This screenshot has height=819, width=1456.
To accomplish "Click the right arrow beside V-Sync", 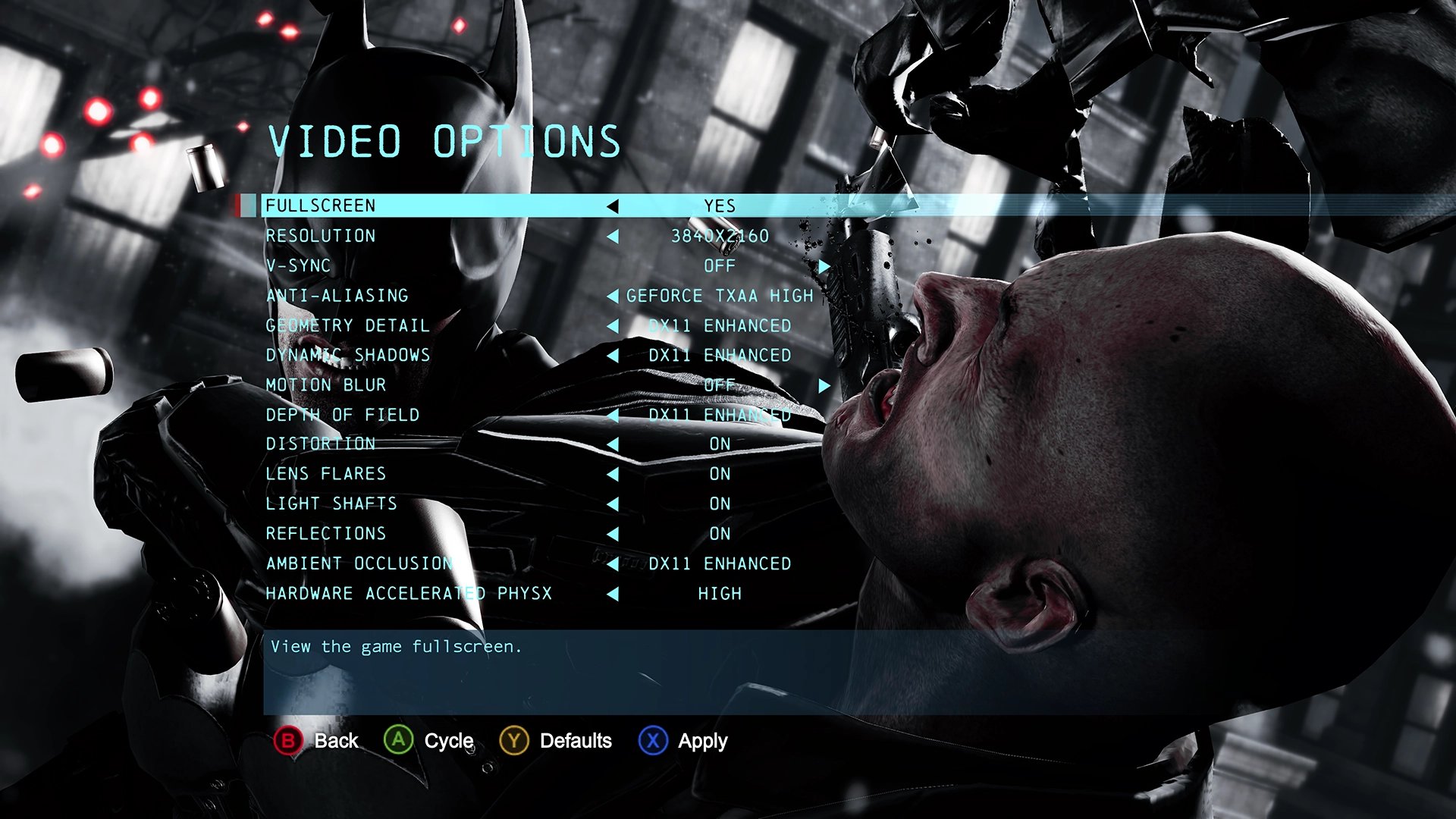I will [x=826, y=265].
